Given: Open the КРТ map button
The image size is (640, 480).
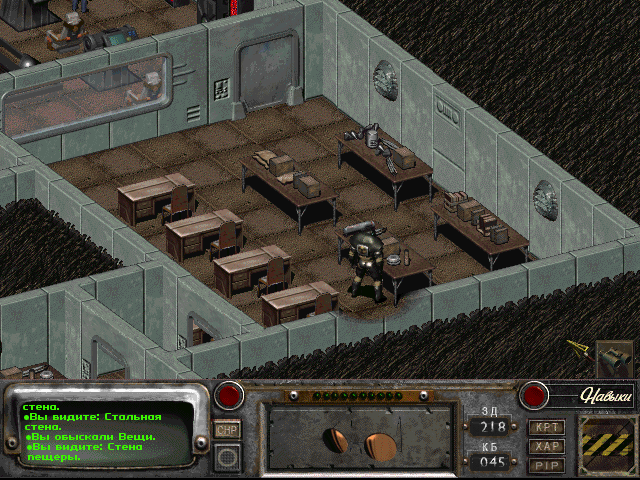Looking at the screenshot, I should [546, 427].
